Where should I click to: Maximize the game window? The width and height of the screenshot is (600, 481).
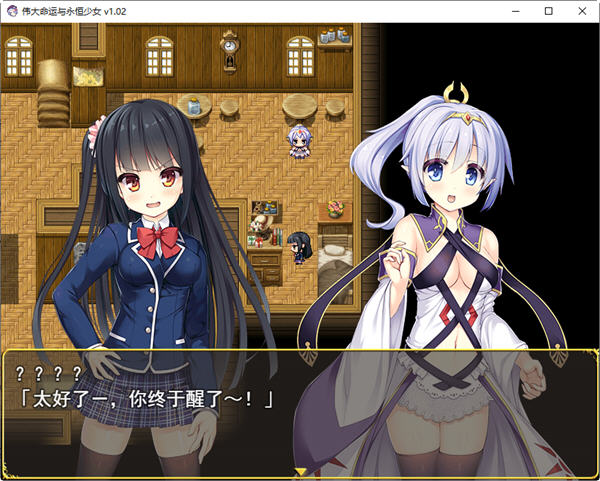548,11
